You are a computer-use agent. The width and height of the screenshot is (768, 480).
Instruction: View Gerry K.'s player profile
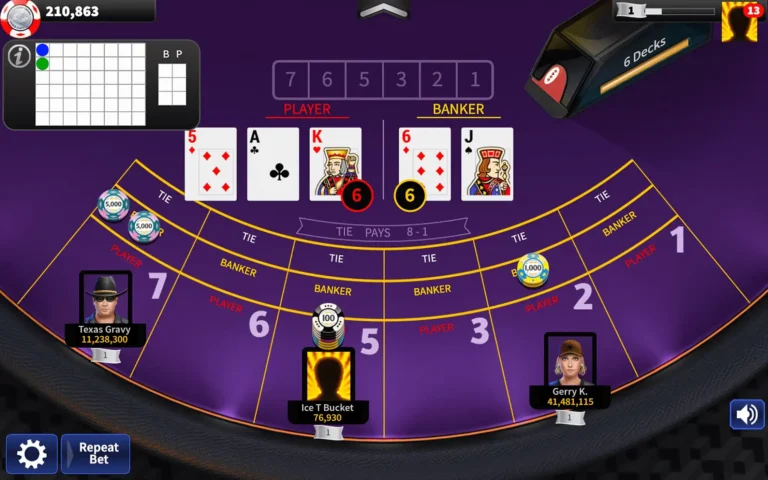click(x=570, y=360)
